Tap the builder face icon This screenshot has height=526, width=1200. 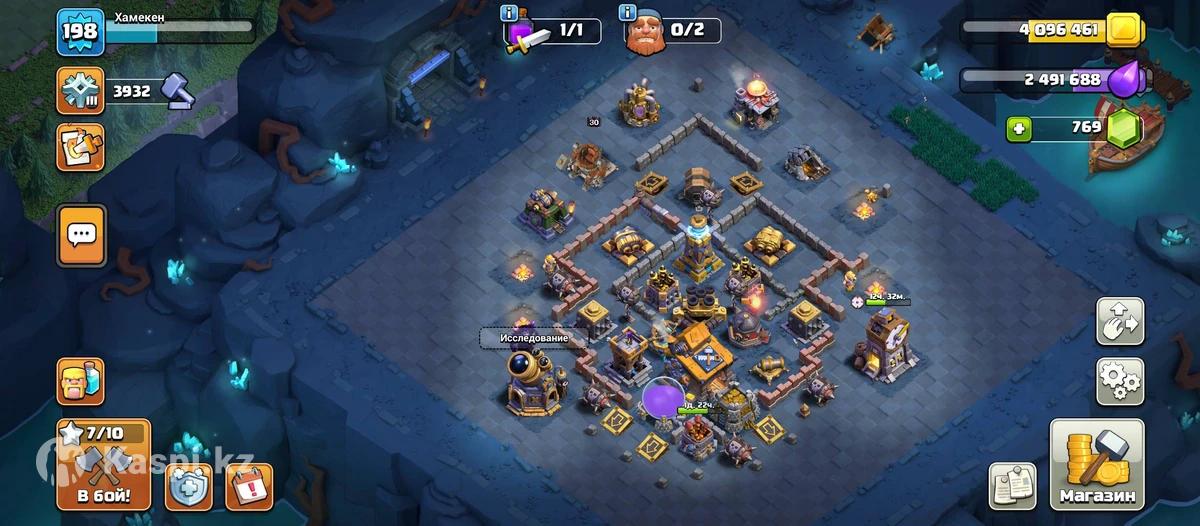tap(643, 33)
